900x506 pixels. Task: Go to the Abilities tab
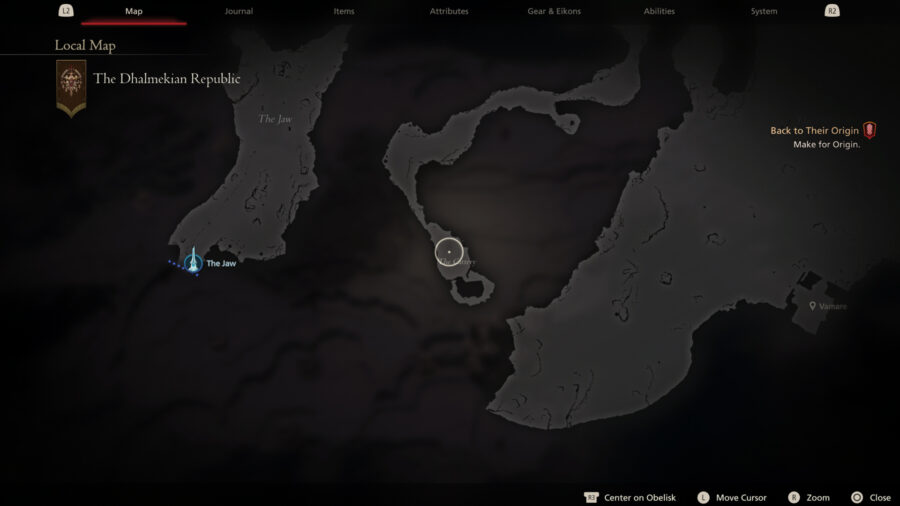click(x=659, y=11)
